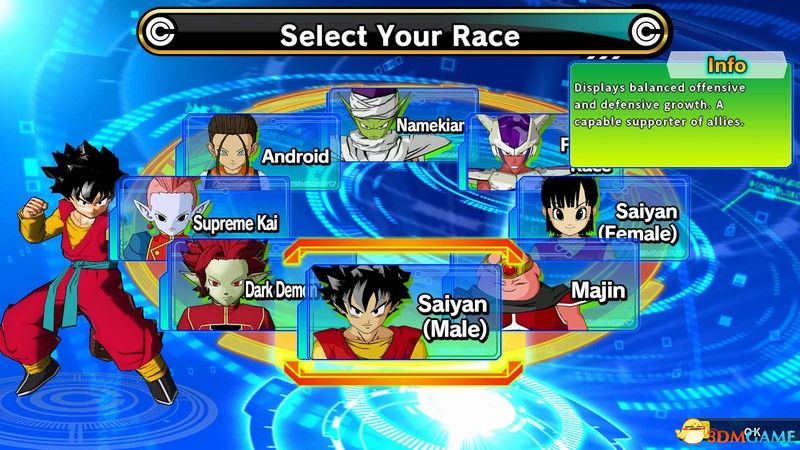Select the Android race tile
Screen dimensions: 800x450
pyautogui.click(x=262, y=148)
